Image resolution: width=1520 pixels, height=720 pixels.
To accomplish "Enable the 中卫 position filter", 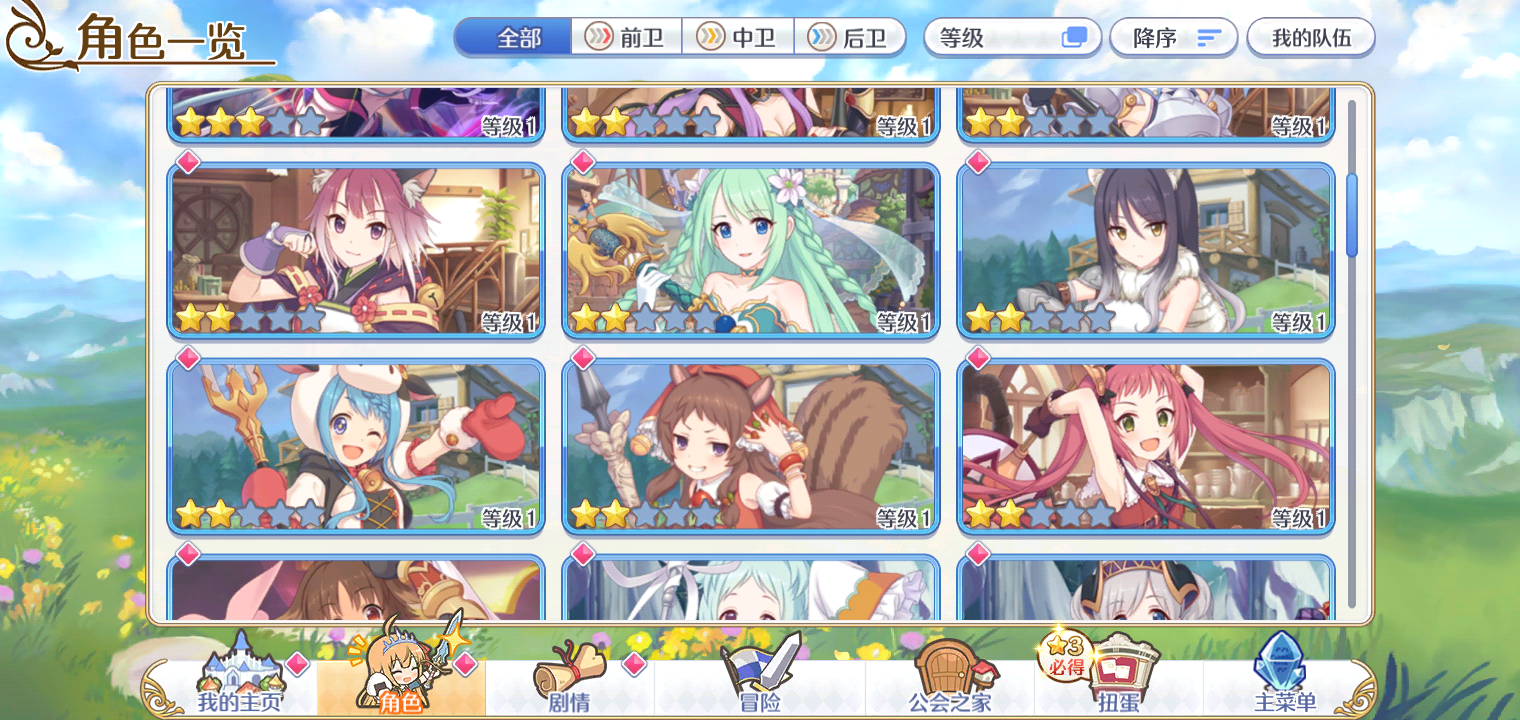I will tap(738, 37).
